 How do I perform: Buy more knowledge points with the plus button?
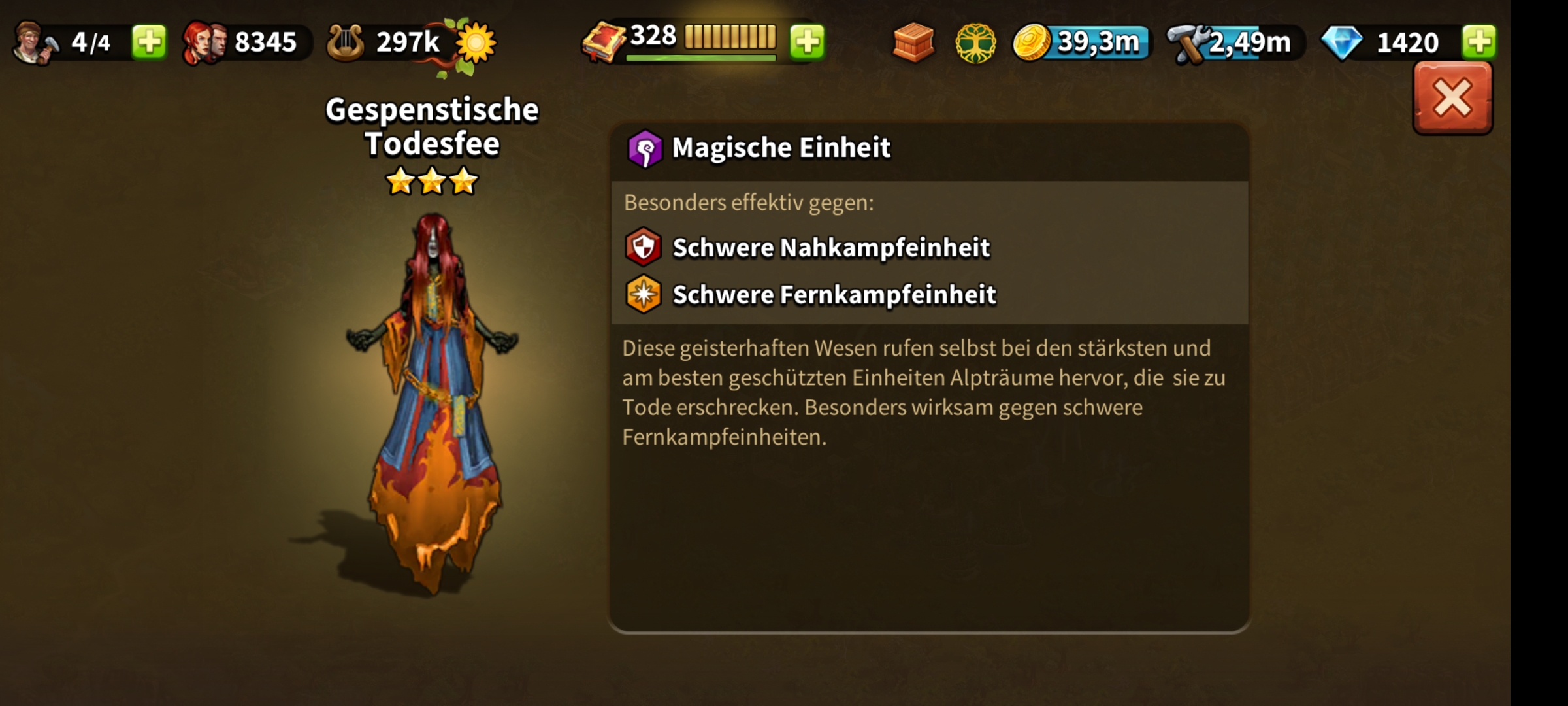pyautogui.click(x=808, y=42)
